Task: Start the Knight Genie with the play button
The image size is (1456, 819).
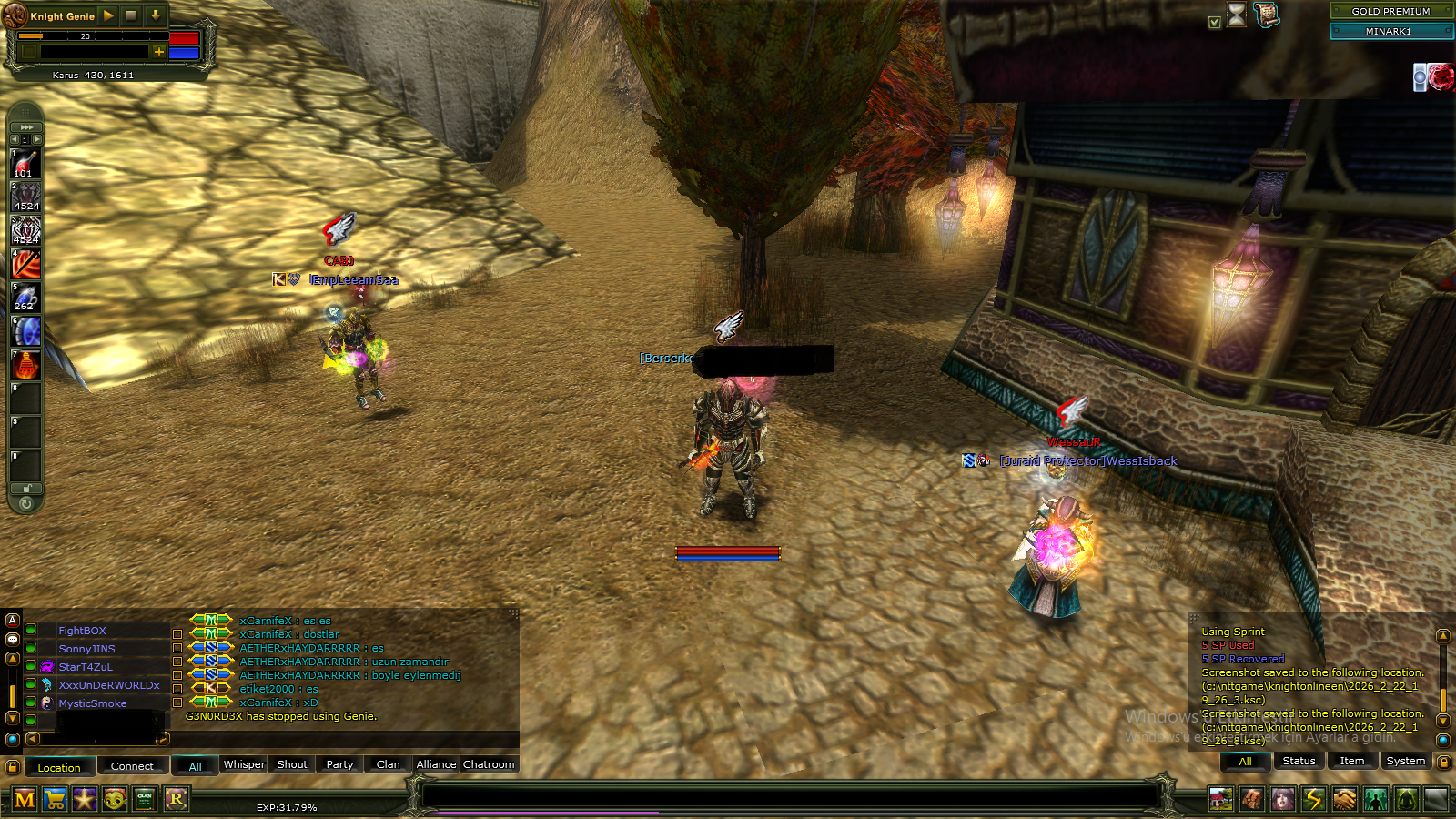Action: click(x=108, y=15)
